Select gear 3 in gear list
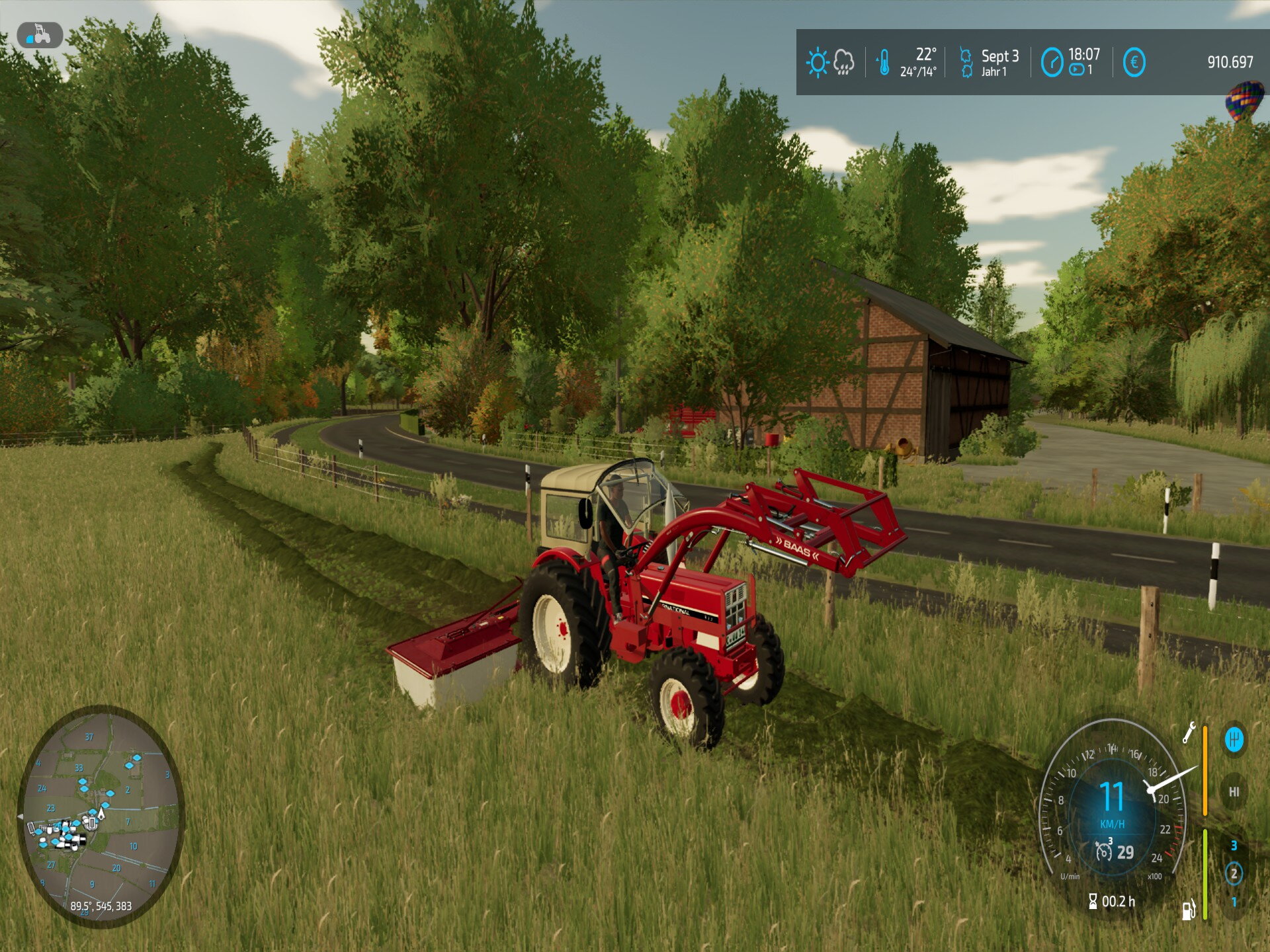This screenshot has width=1270, height=952. coord(1234,846)
